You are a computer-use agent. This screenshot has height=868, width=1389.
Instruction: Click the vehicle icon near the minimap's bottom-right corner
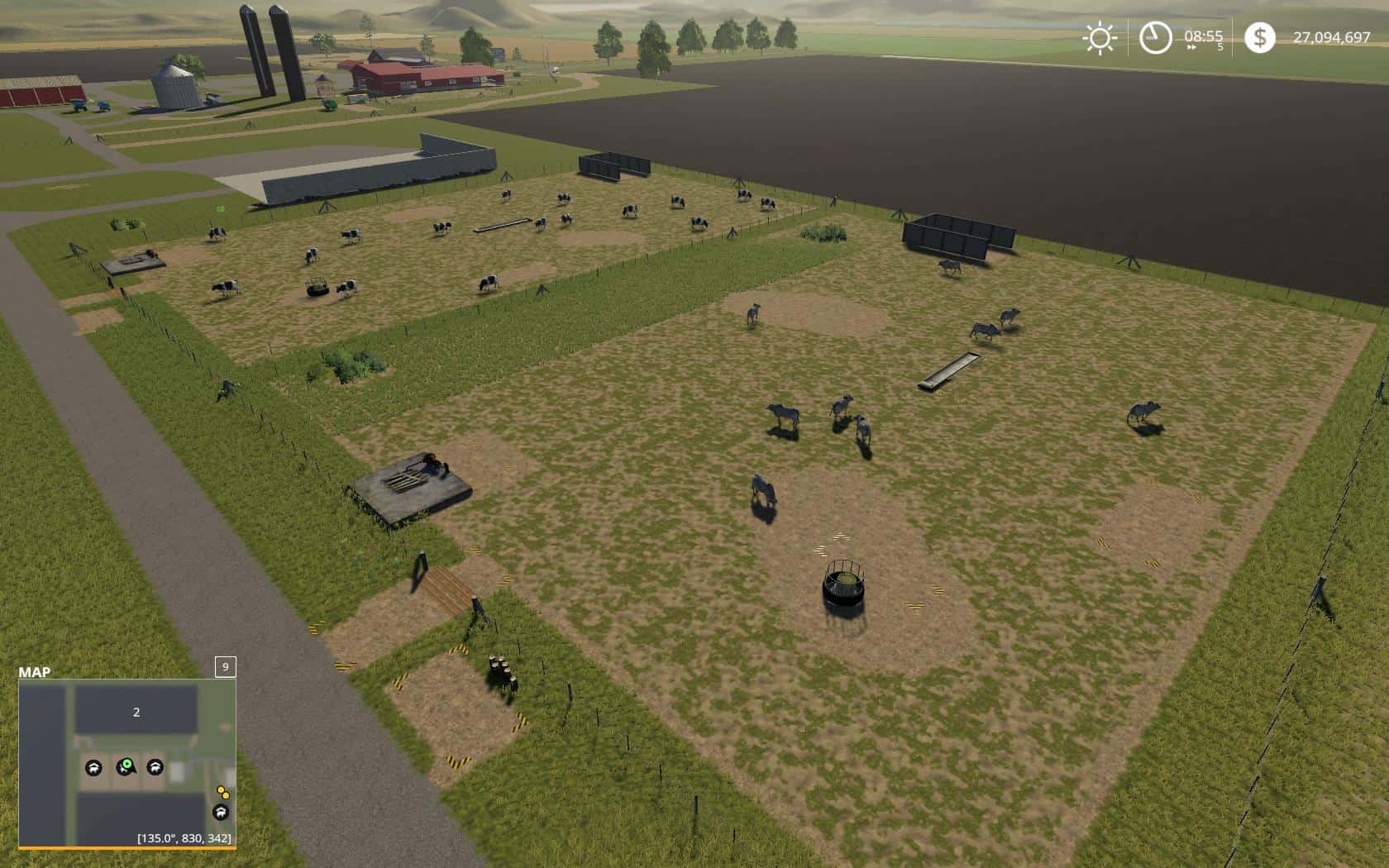point(220,813)
